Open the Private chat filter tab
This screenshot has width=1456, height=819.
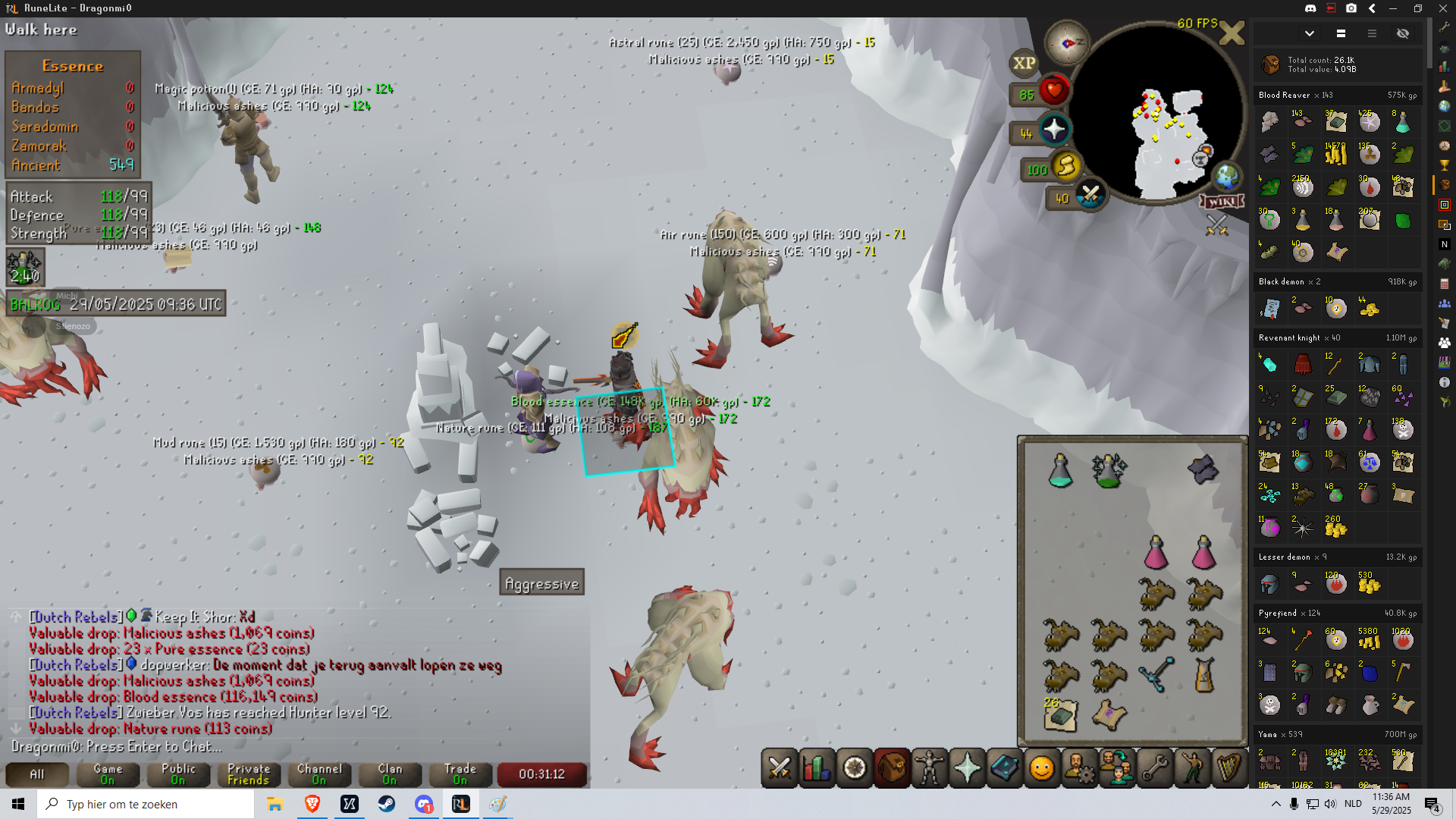tap(249, 773)
